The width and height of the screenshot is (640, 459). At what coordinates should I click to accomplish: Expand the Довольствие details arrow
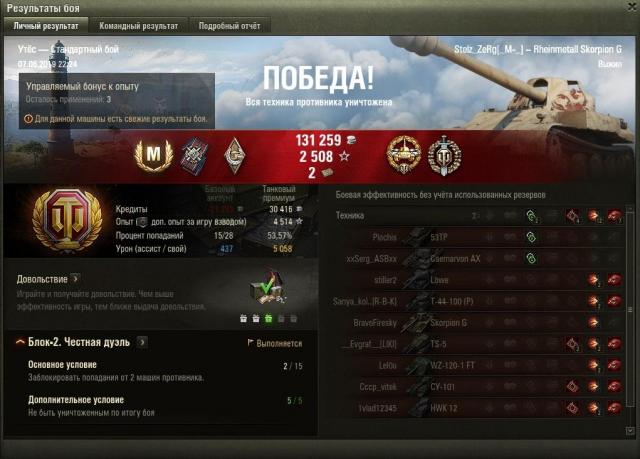[x=75, y=279]
